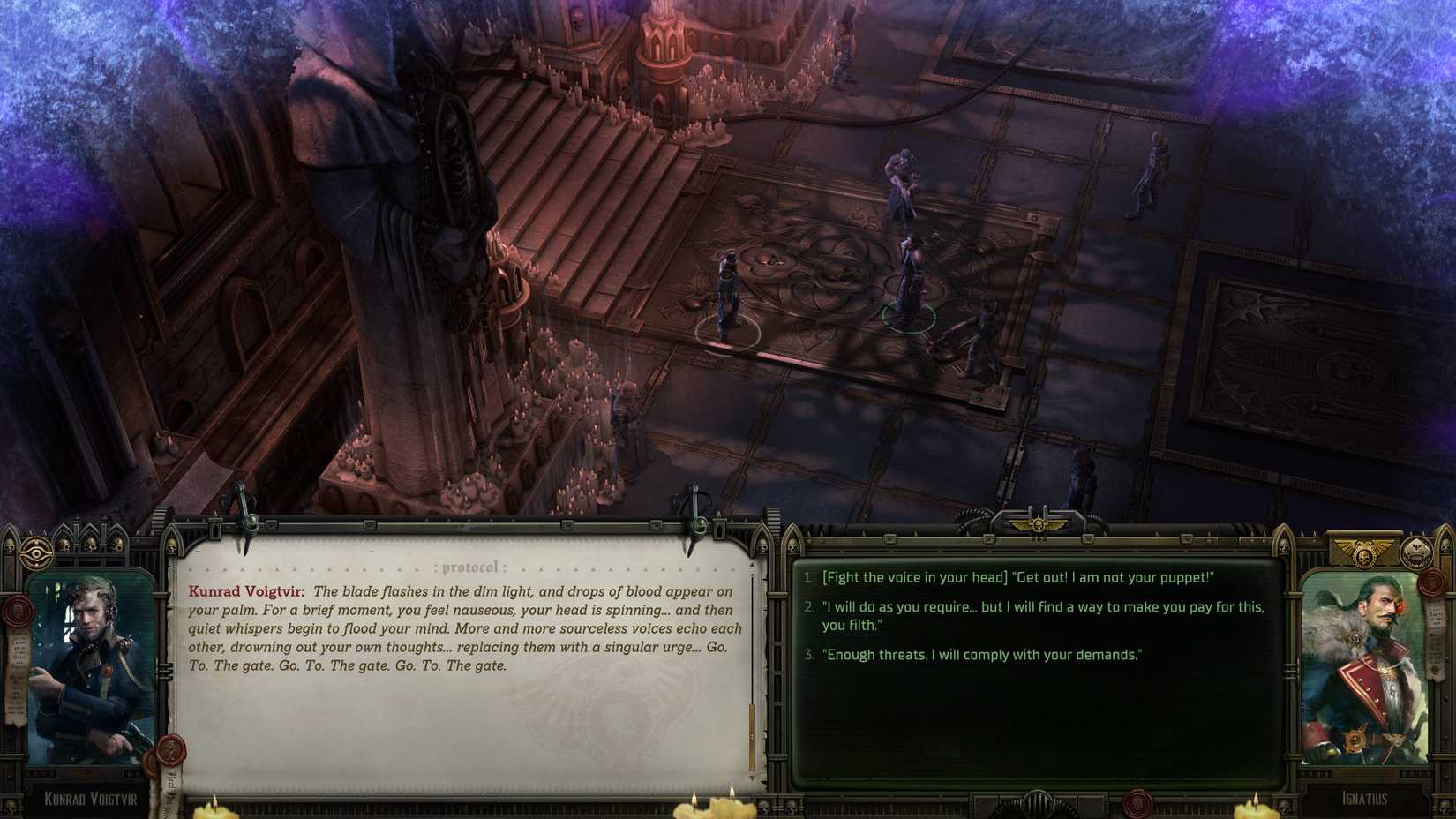Viewport: 1456px width, 819px height.
Task: Click the Ignatius name plate
Action: 1364,797
